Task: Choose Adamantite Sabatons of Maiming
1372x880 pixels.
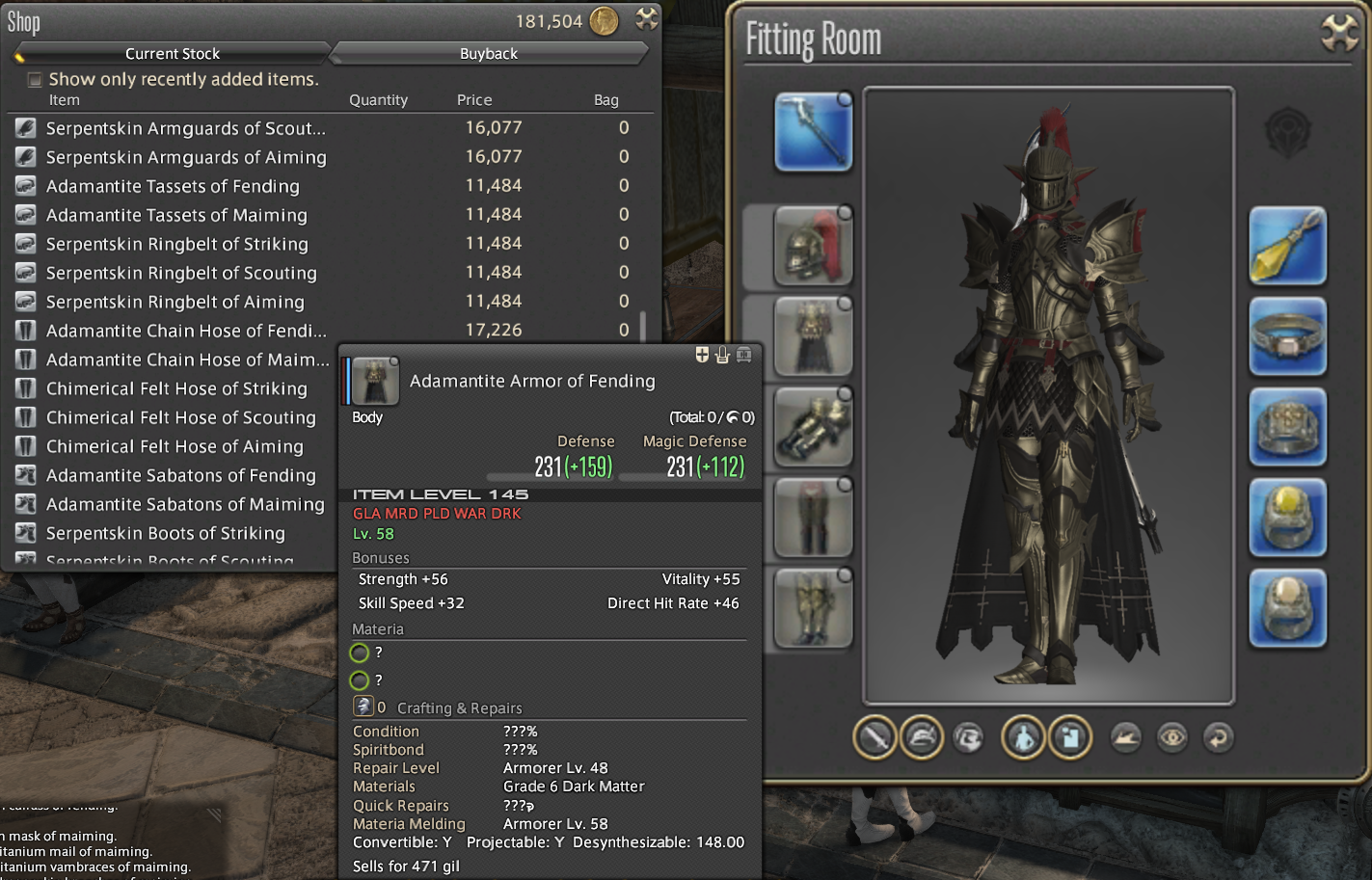Action: 185,504
